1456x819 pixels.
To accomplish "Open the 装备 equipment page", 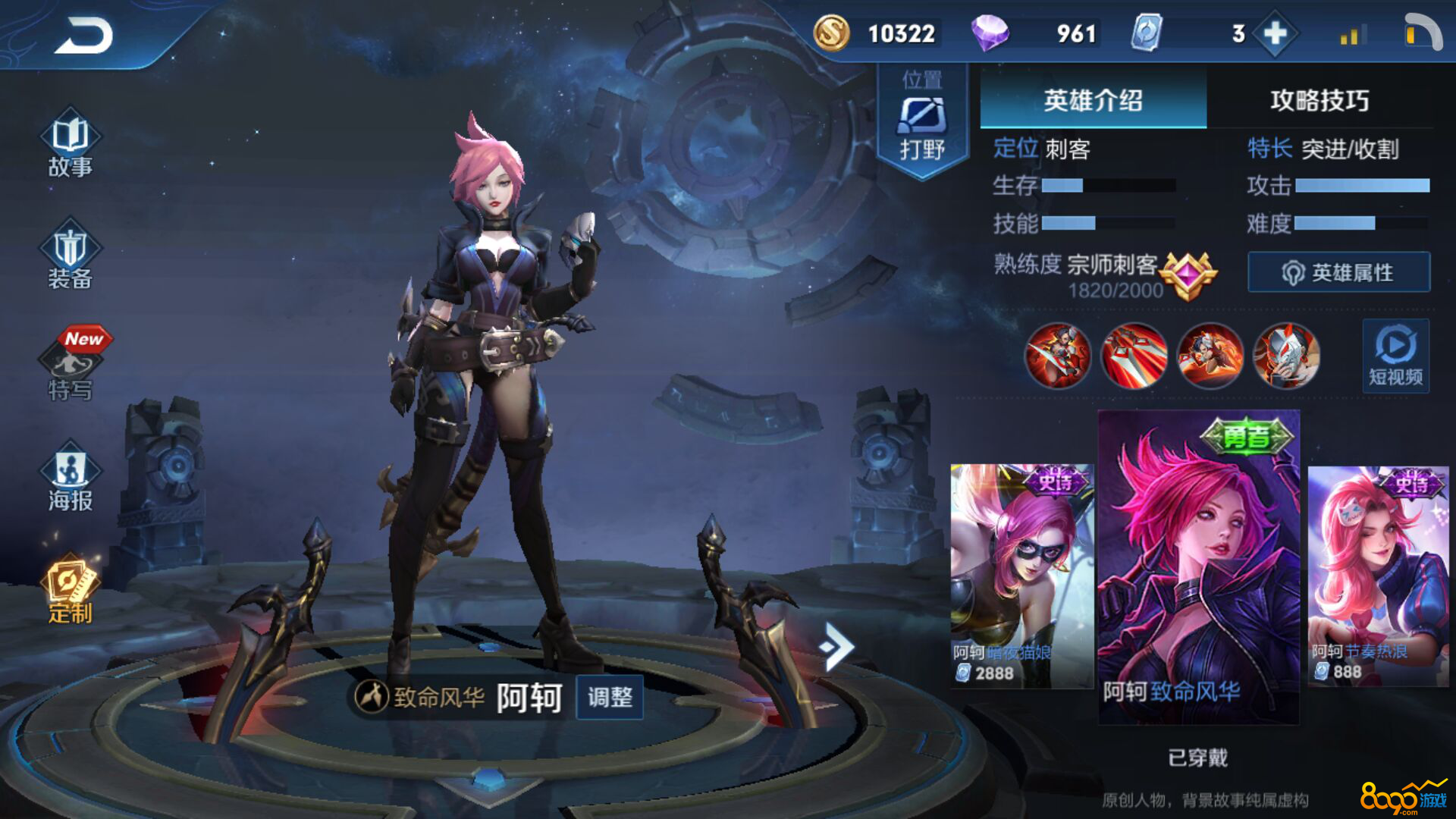I will 70,258.
